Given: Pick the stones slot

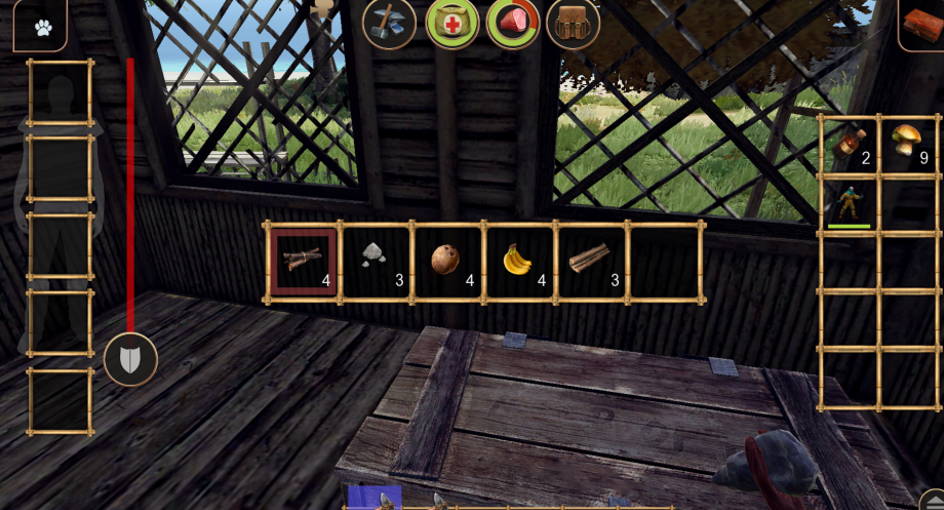Looking at the screenshot, I should (375, 262).
